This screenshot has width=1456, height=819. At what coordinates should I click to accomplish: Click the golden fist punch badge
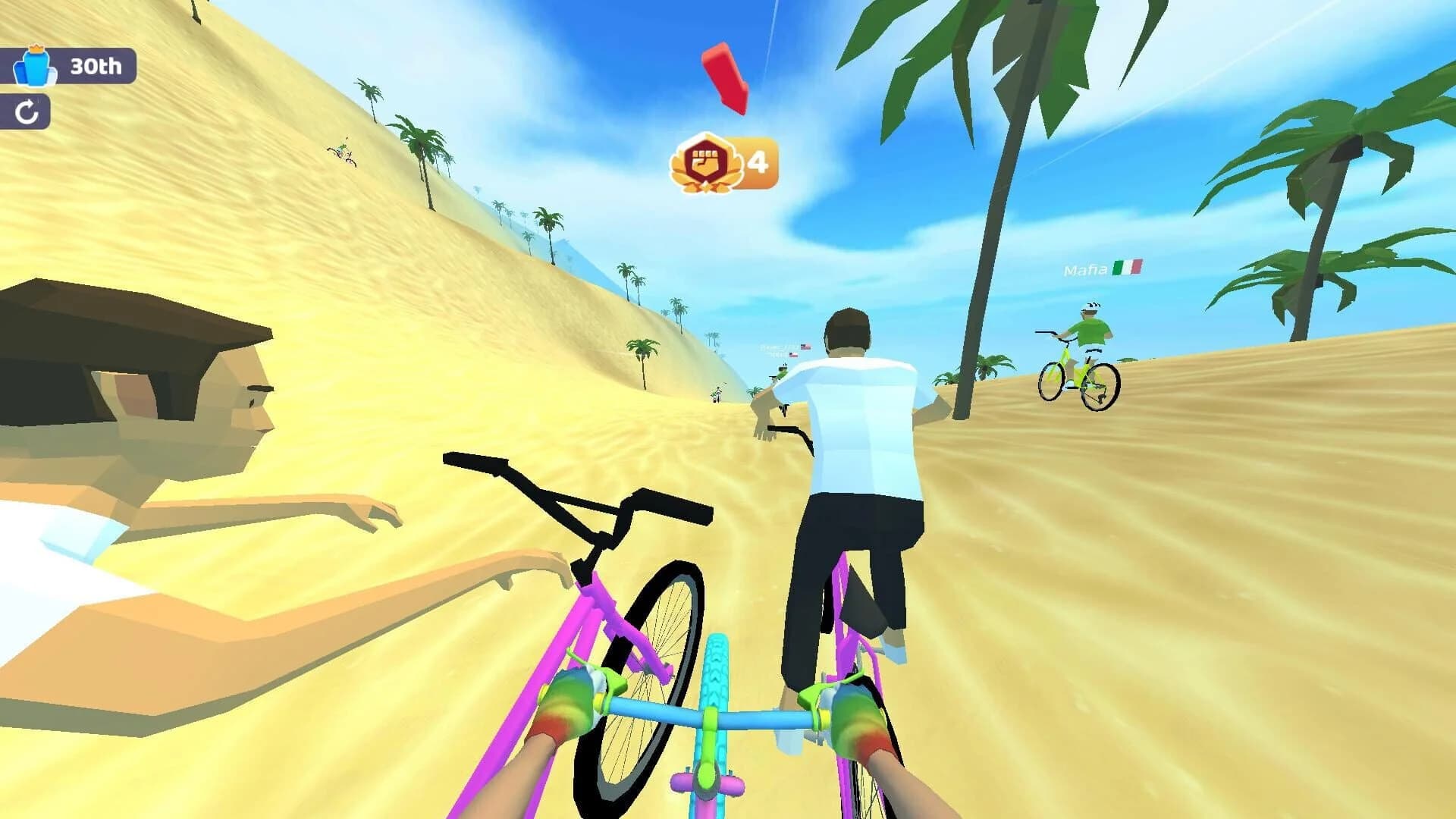(x=707, y=161)
